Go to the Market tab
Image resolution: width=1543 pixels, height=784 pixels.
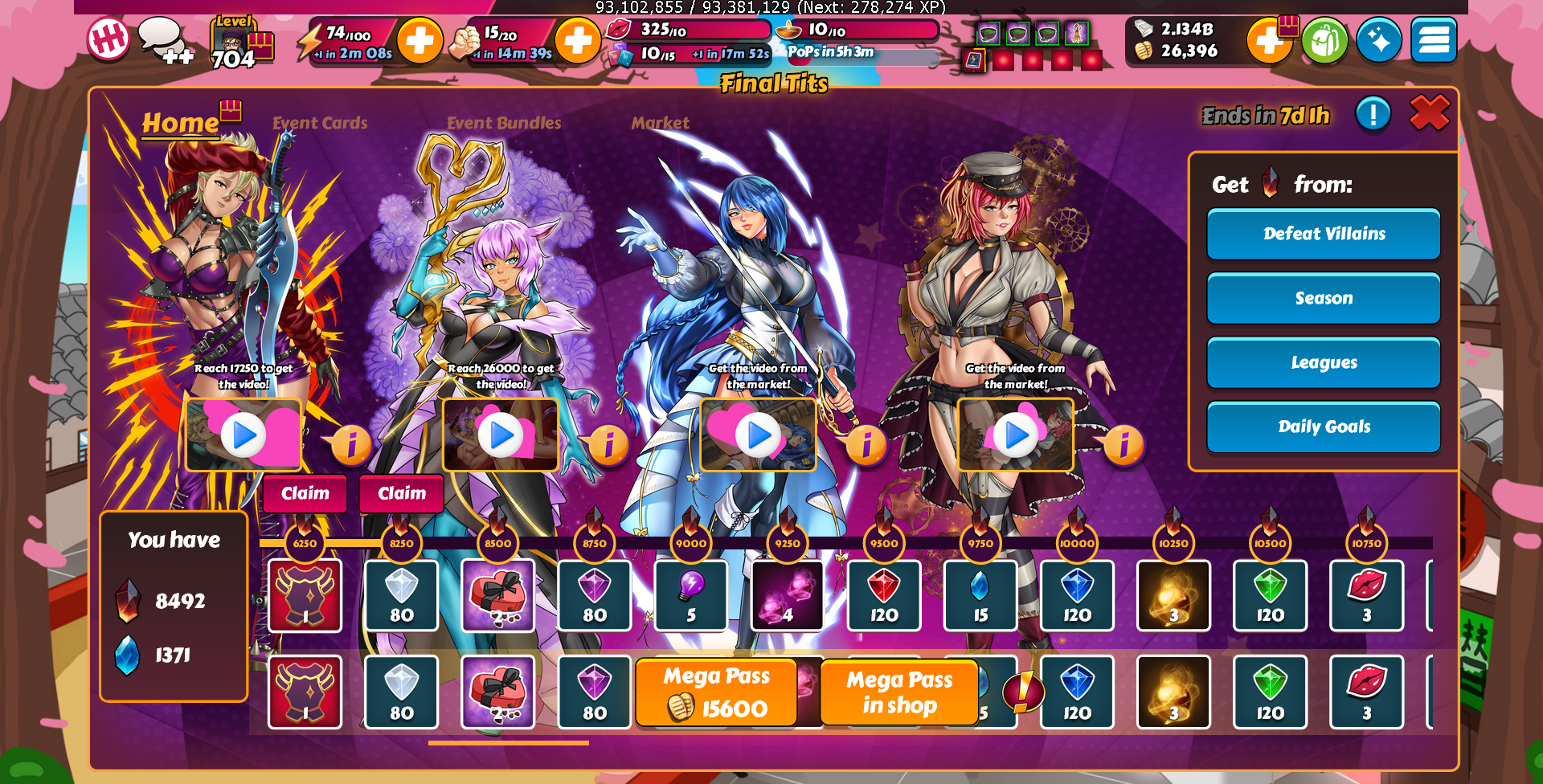660,123
